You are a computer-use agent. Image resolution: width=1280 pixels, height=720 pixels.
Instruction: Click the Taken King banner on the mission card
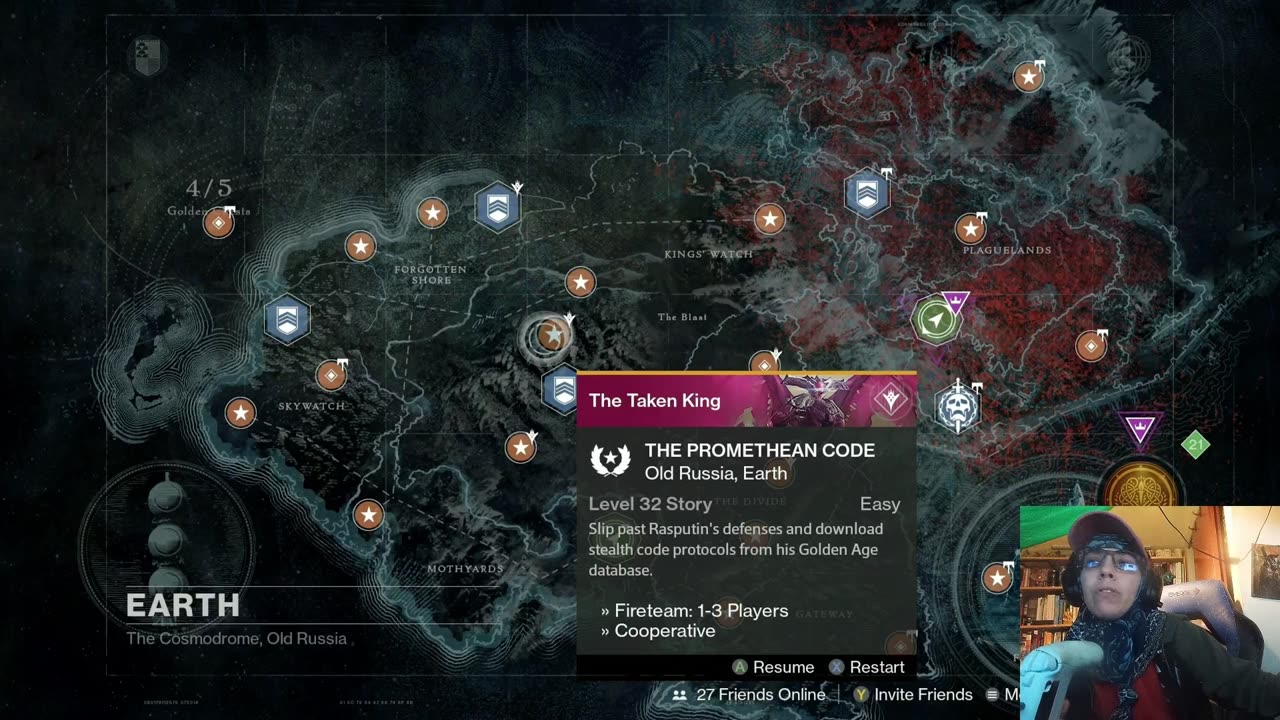(x=746, y=400)
